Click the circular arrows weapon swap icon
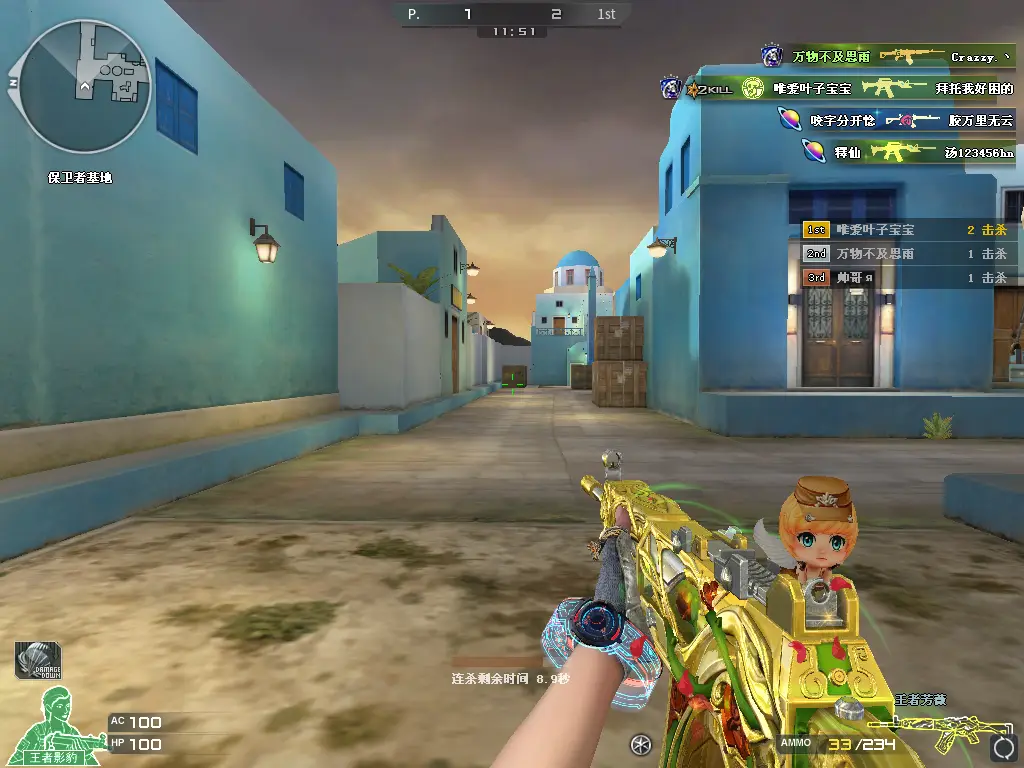 [1002, 747]
